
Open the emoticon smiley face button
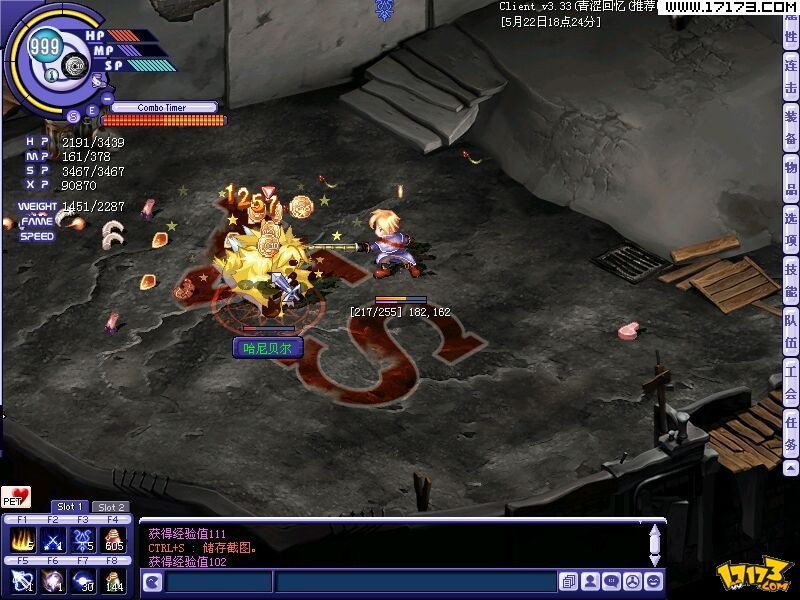tap(654, 581)
